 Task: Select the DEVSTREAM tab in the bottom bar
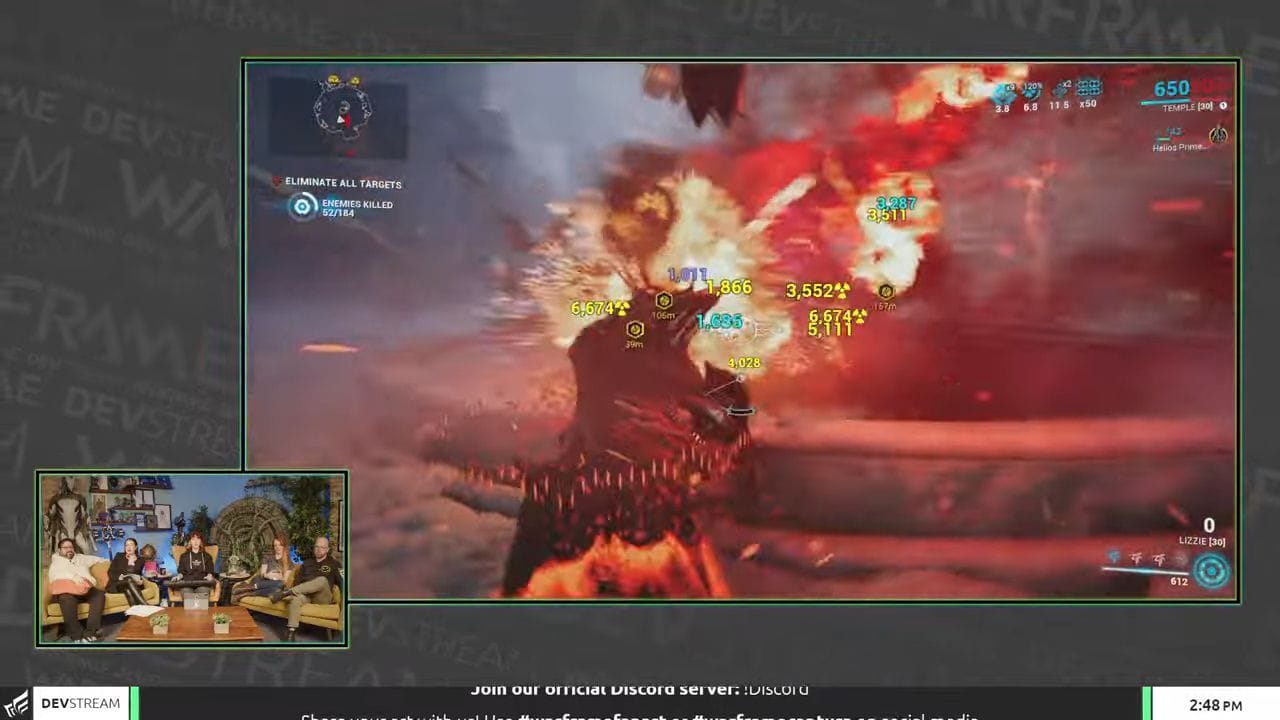[x=81, y=703]
